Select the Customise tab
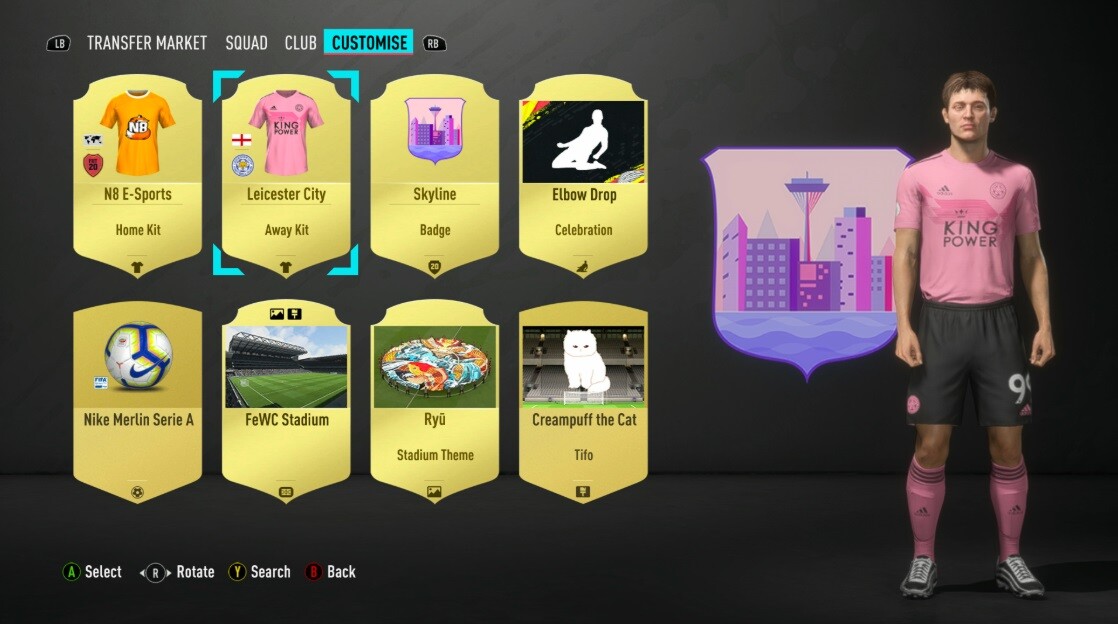The height and width of the screenshot is (624, 1118). (369, 43)
